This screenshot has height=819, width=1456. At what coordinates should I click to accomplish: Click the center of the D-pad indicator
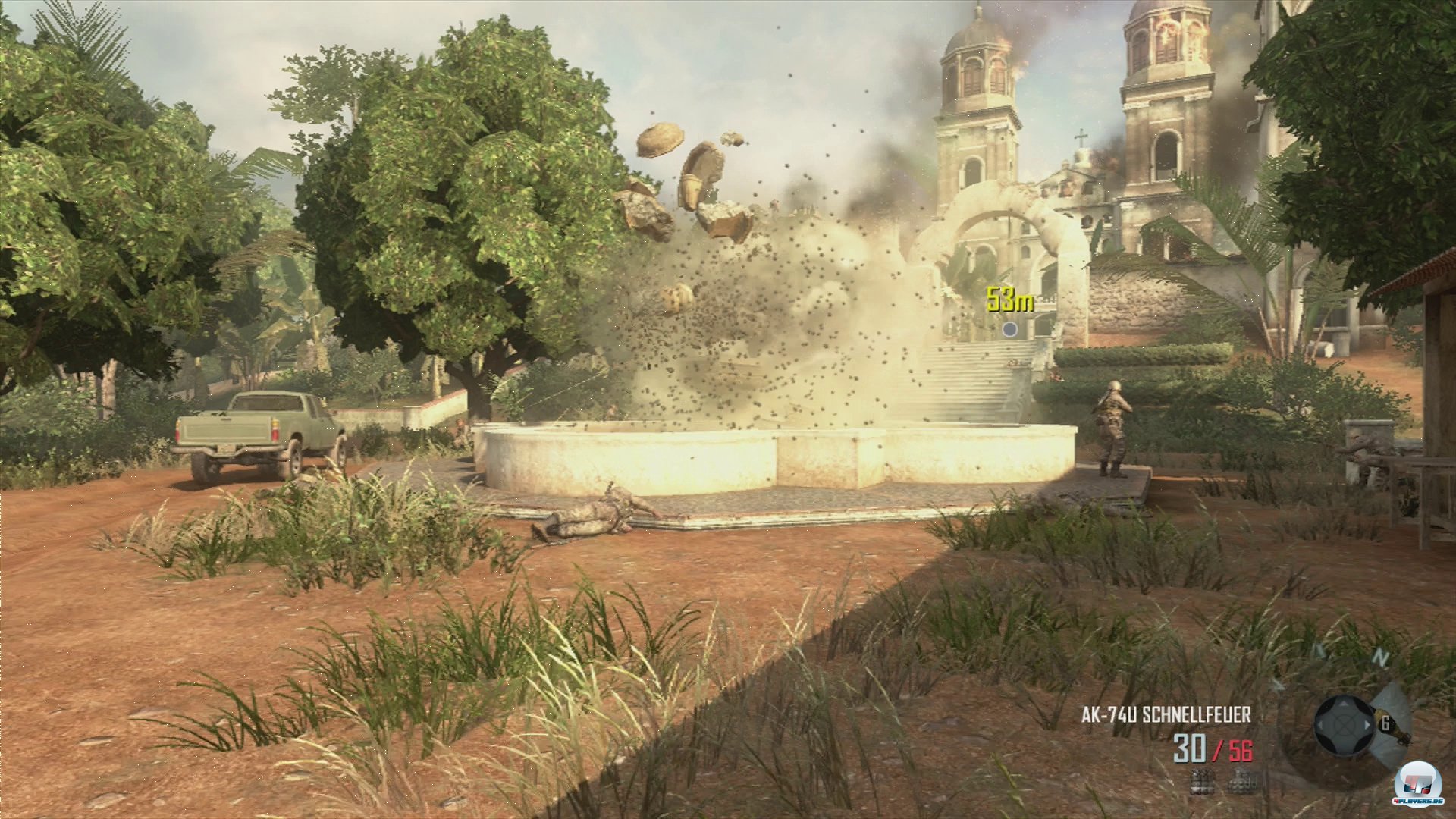[1345, 726]
